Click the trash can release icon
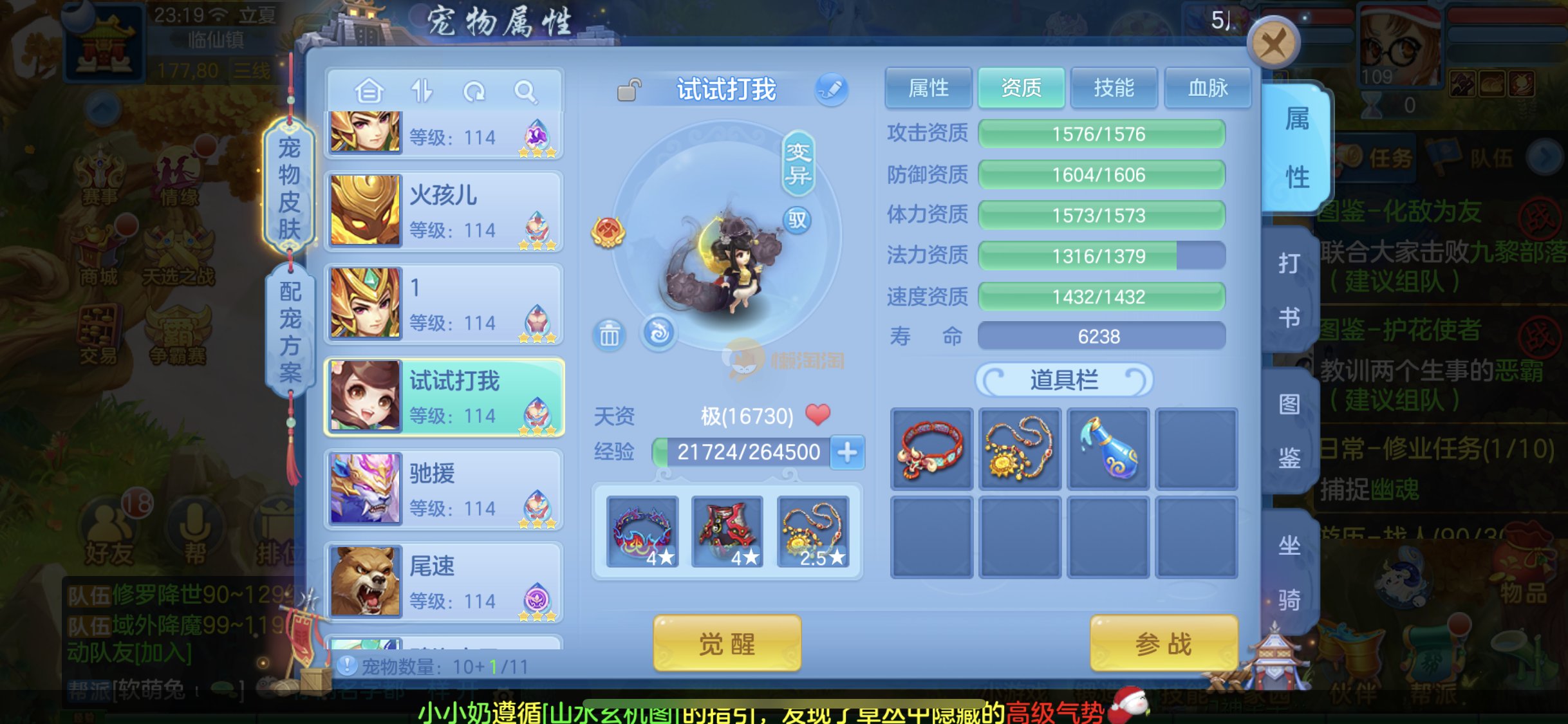This screenshot has width=1568, height=724. click(609, 335)
